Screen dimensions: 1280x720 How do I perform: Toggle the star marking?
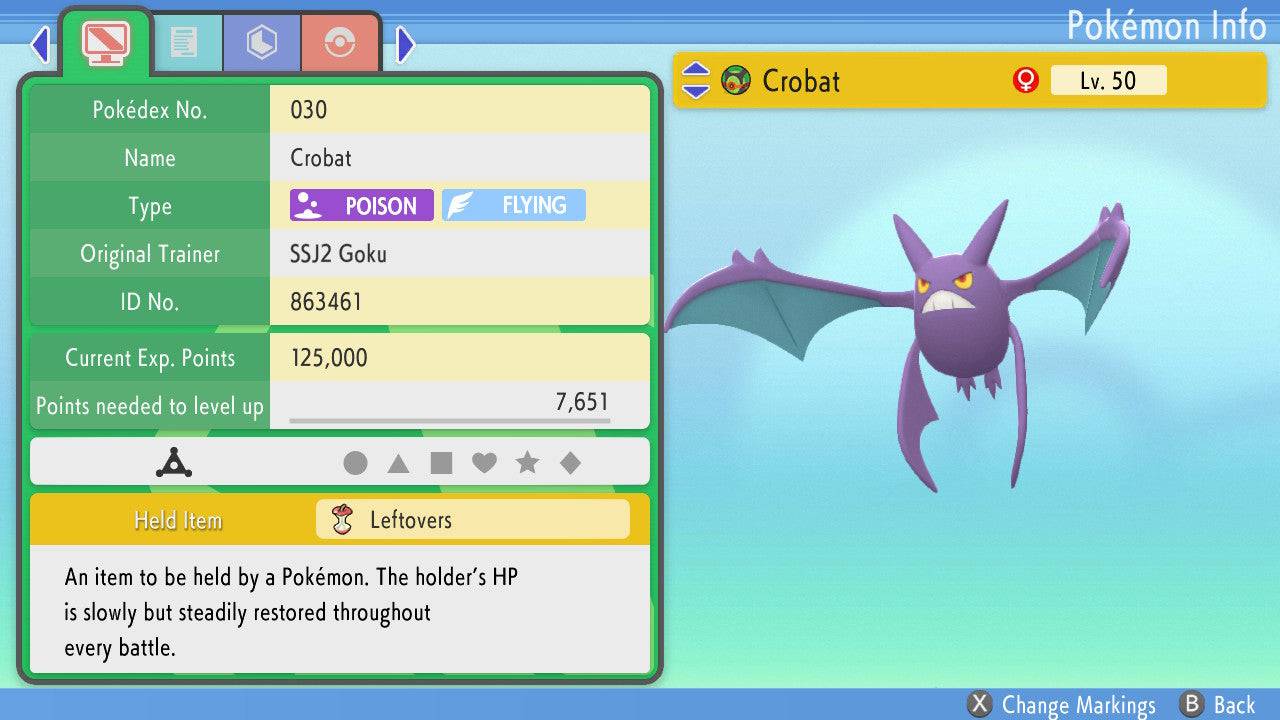pos(527,463)
